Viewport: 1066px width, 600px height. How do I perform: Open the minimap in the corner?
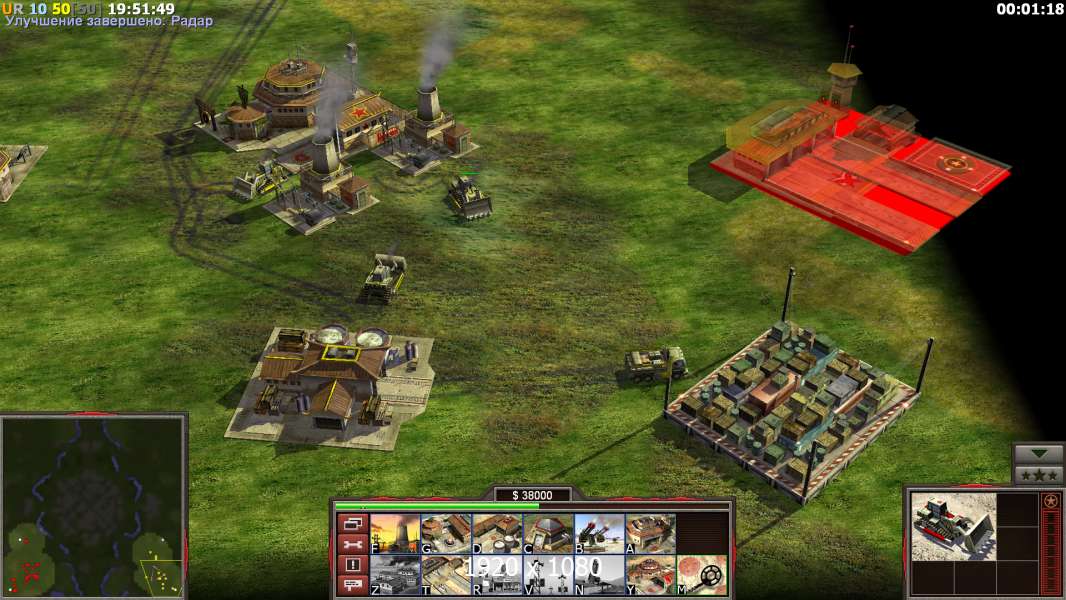pyautogui.click(x=94, y=505)
